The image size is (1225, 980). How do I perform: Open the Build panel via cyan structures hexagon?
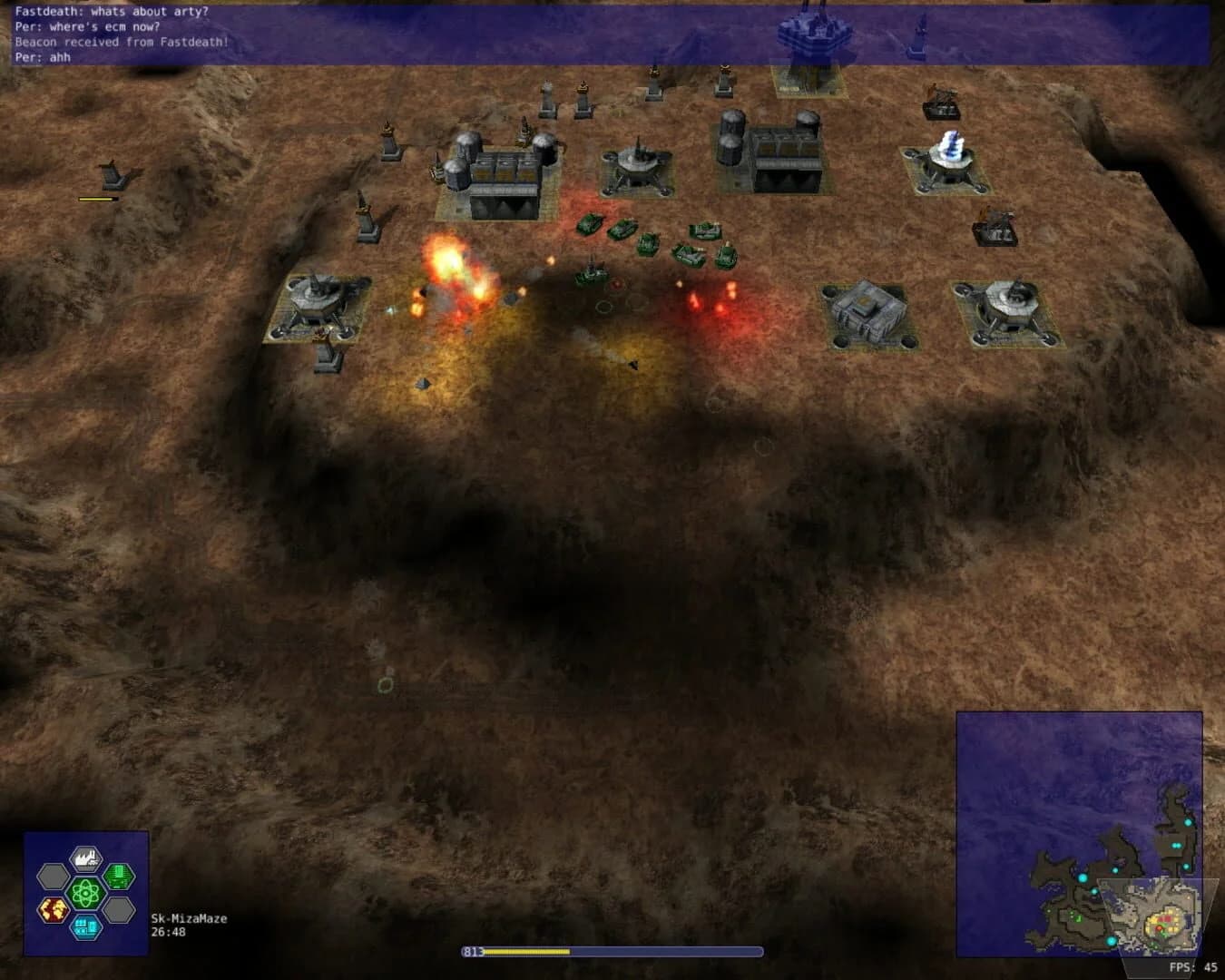tap(86, 928)
